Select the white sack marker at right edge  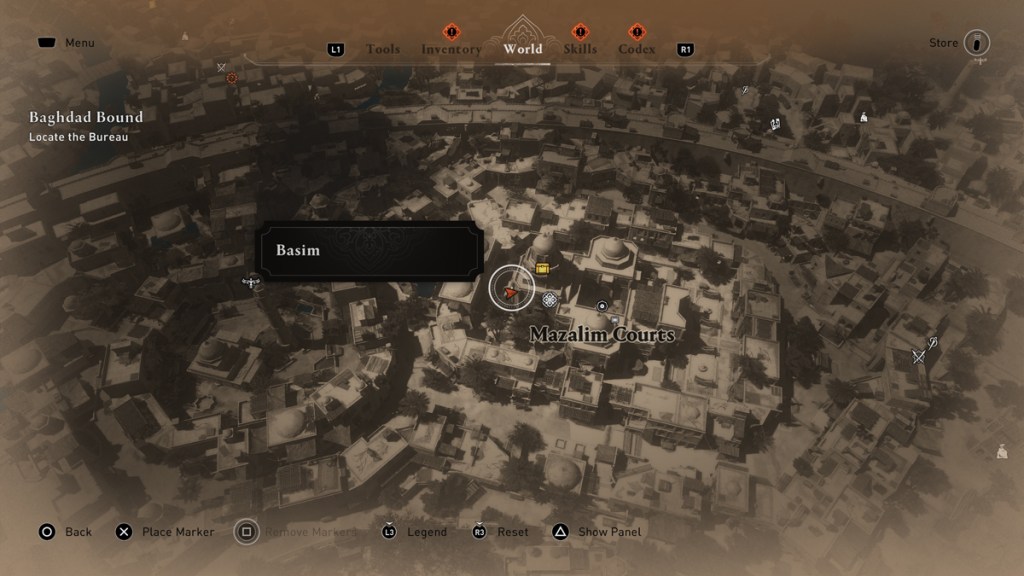(1002, 451)
